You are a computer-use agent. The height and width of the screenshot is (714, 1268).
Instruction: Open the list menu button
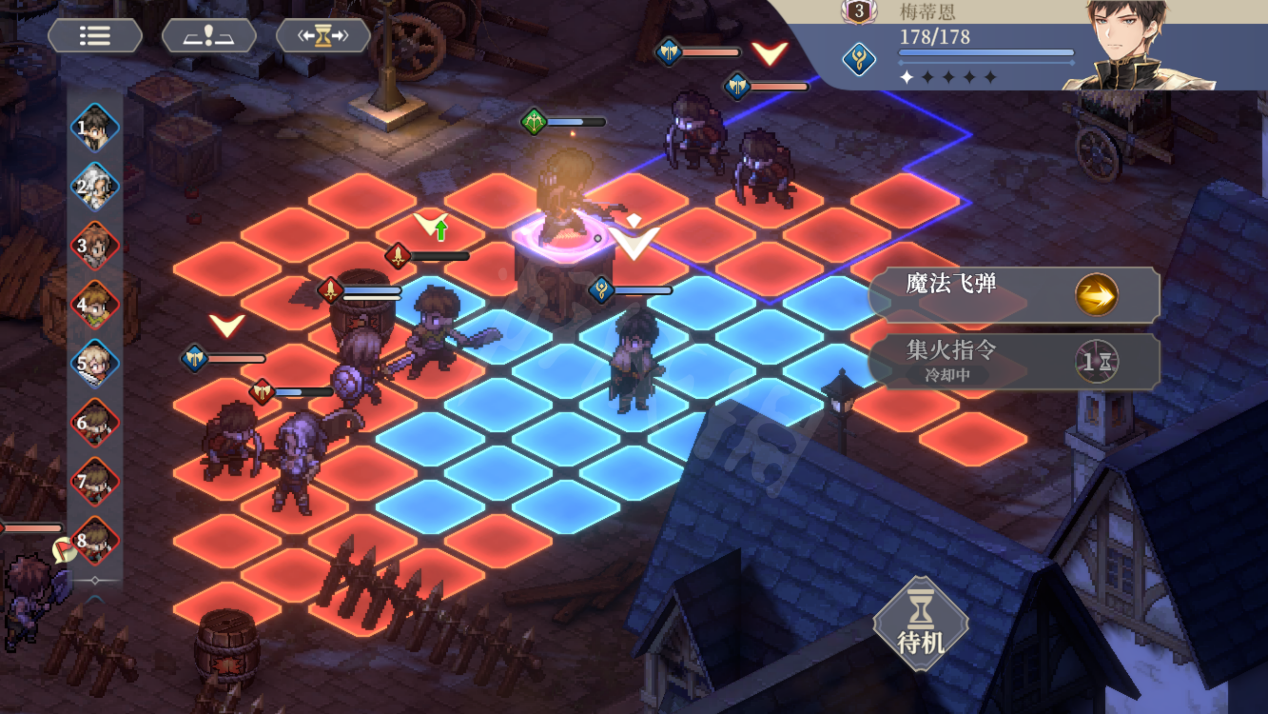(x=95, y=37)
